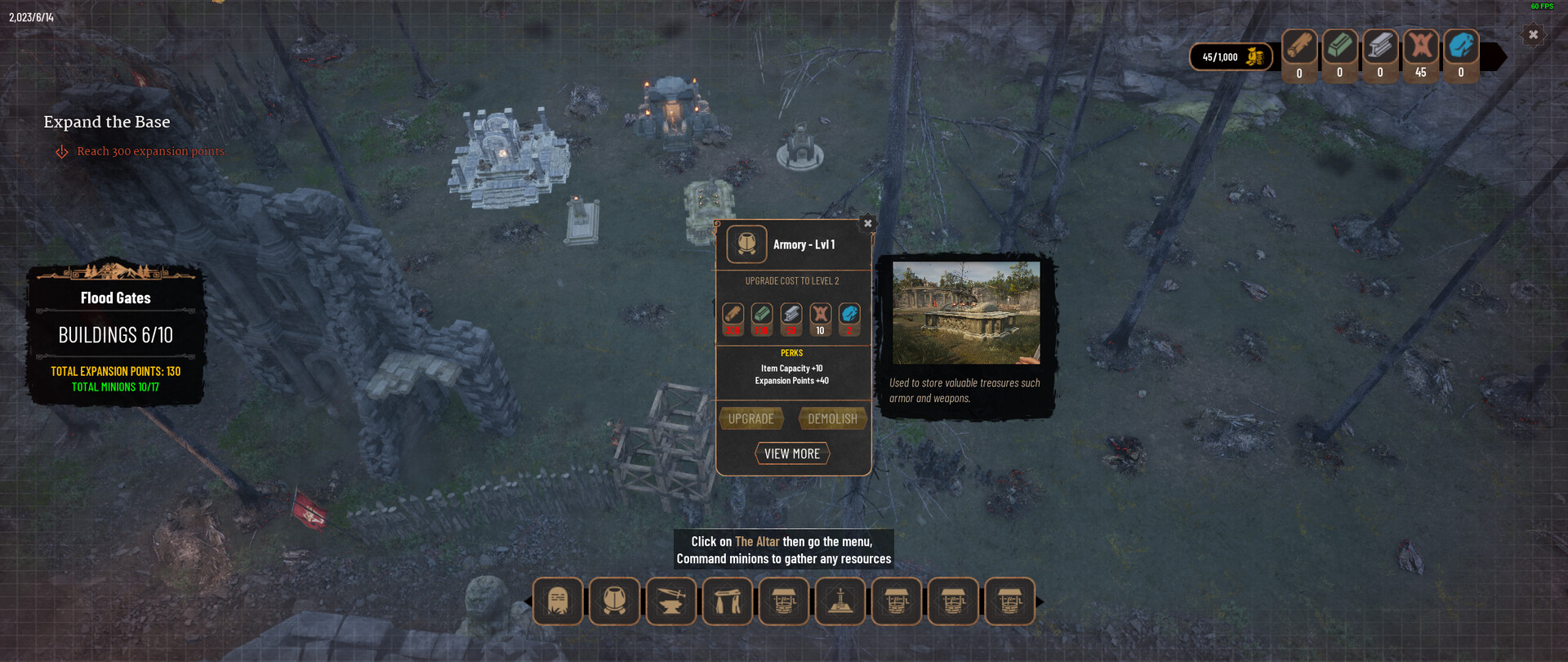Click the gold coins counter

pos(1231,57)
